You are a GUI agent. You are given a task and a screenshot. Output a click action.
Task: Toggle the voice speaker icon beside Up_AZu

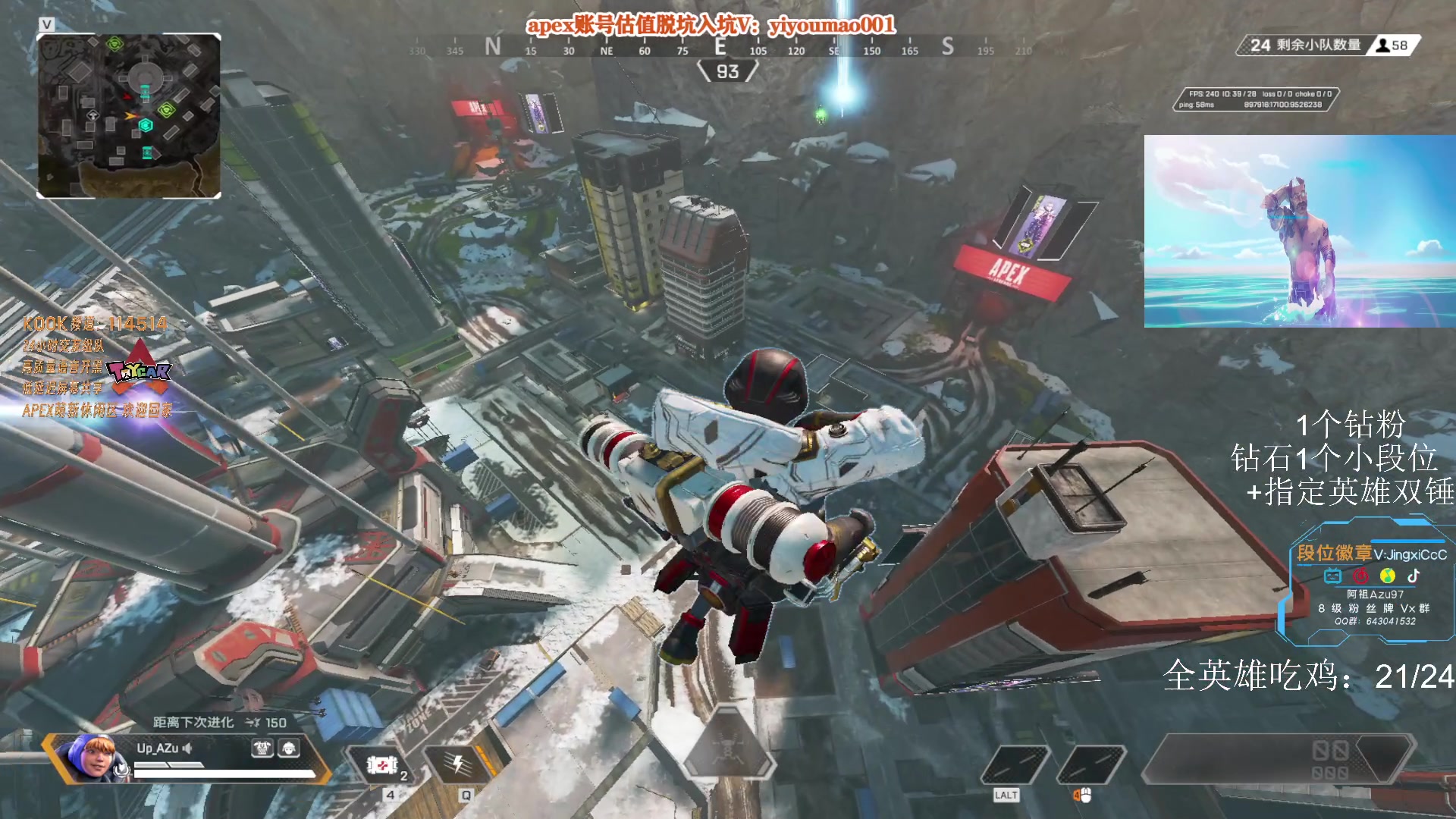187,748
